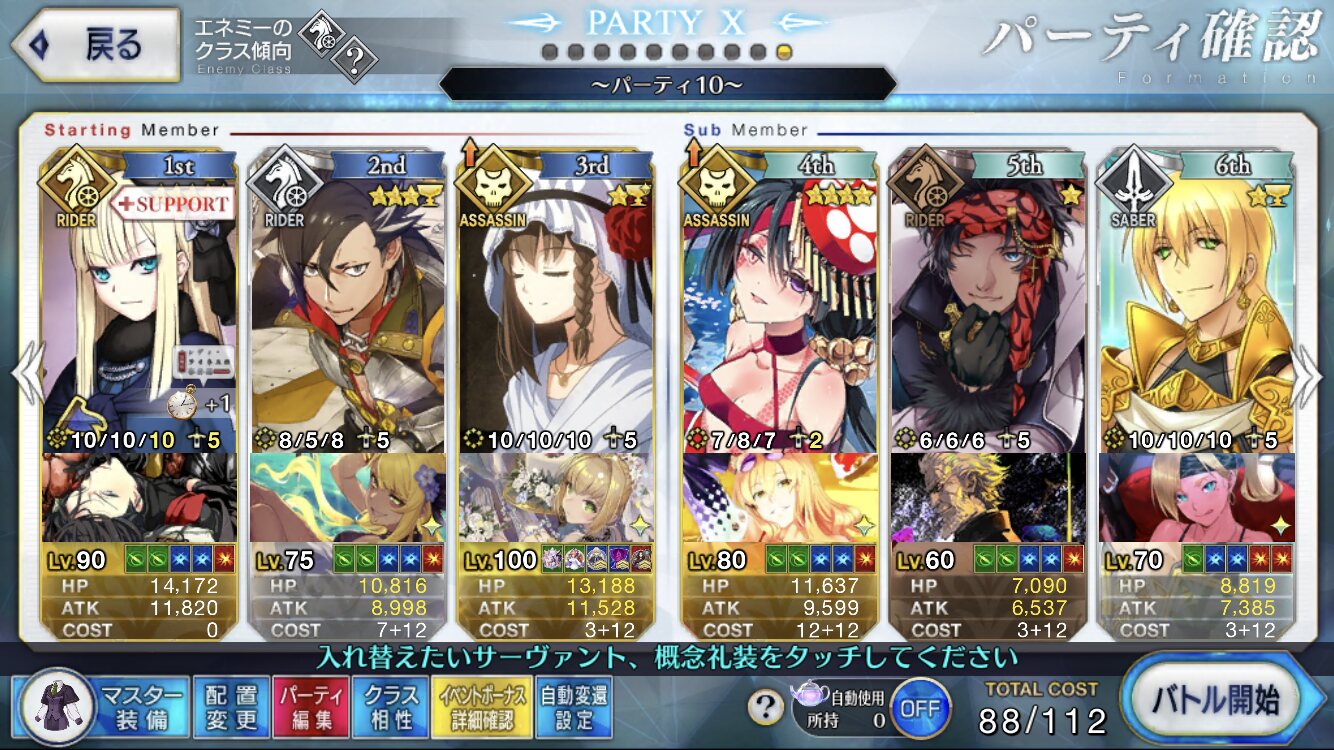Screen dimensions: 1334x750
Task: Show the クラス相性 class affinity chart
Action: (391, 707)
